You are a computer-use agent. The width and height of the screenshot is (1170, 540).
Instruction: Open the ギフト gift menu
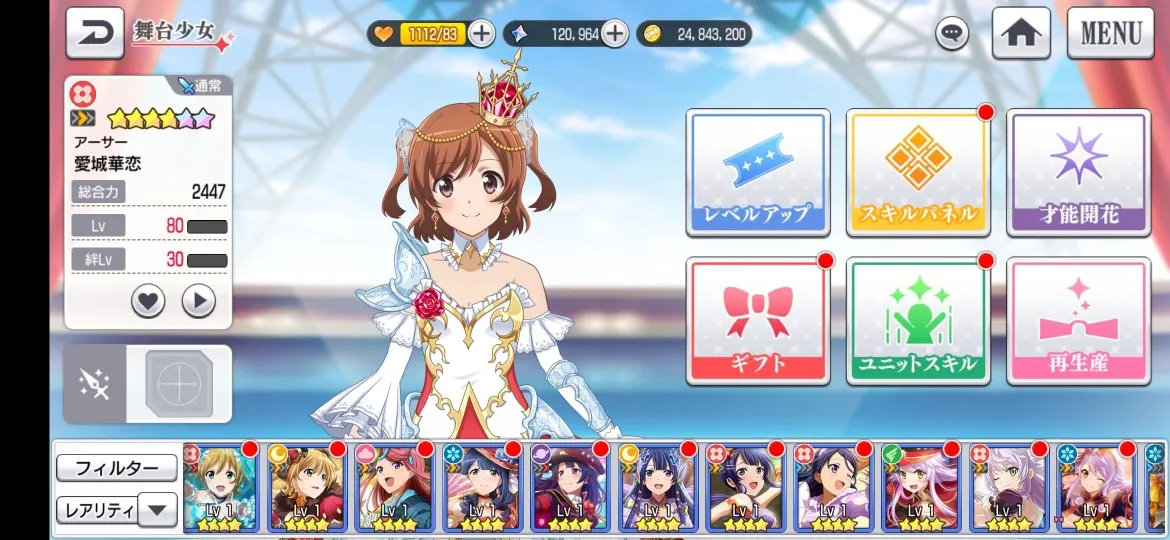click(x=757, y=321)
